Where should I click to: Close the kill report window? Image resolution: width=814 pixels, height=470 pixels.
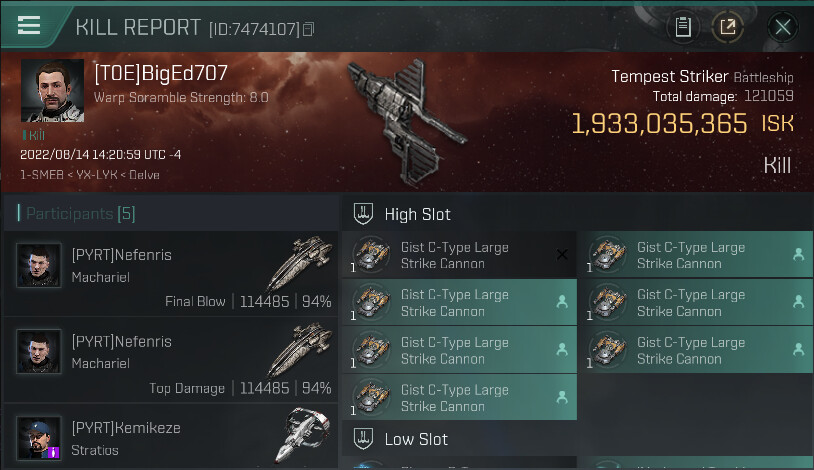point(783,27)
